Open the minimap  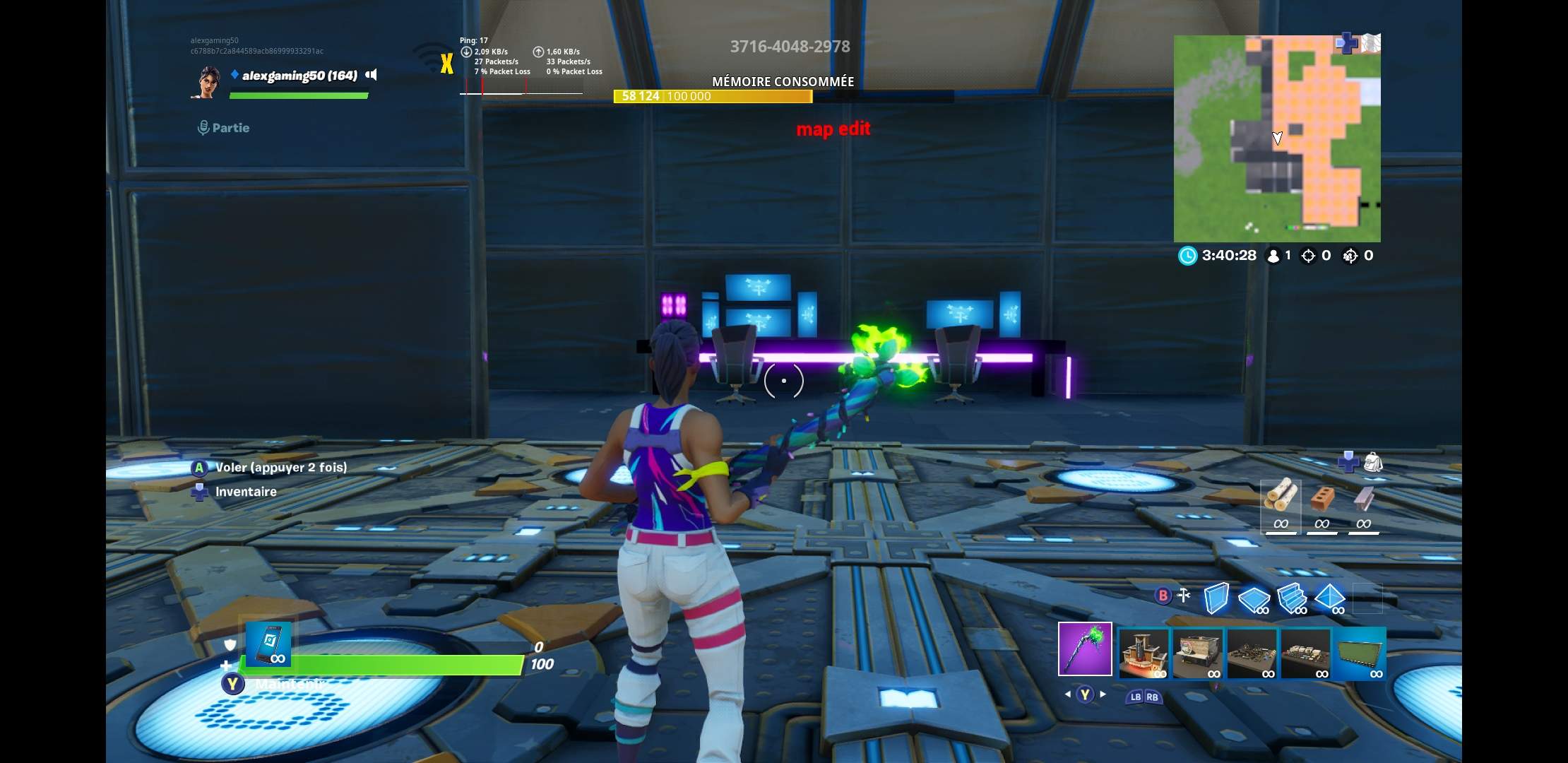[x=1277, y=138]
